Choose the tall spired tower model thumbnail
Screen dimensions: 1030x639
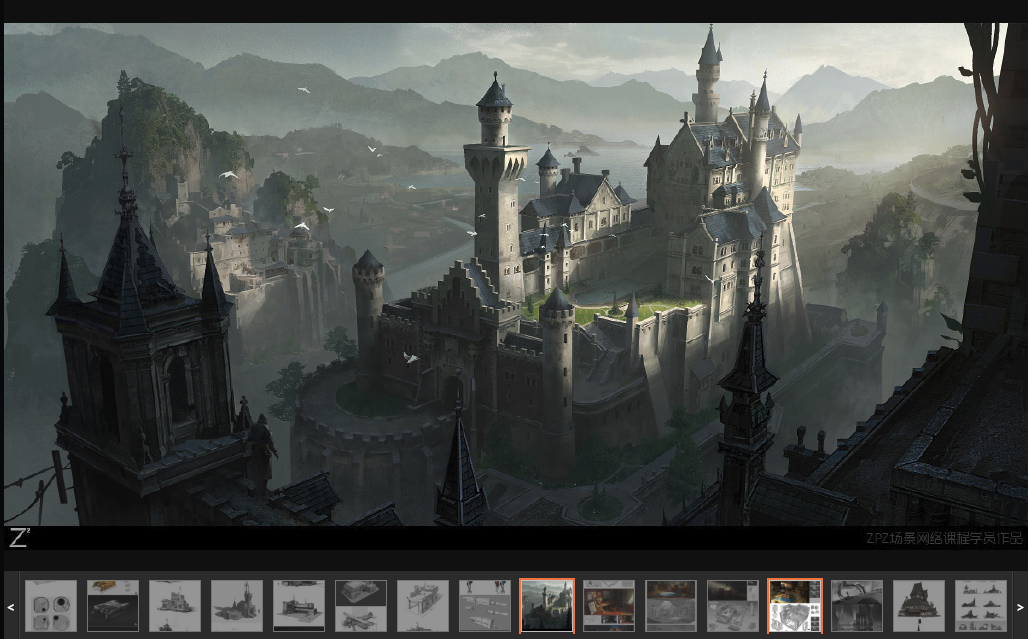click(237, 606)
